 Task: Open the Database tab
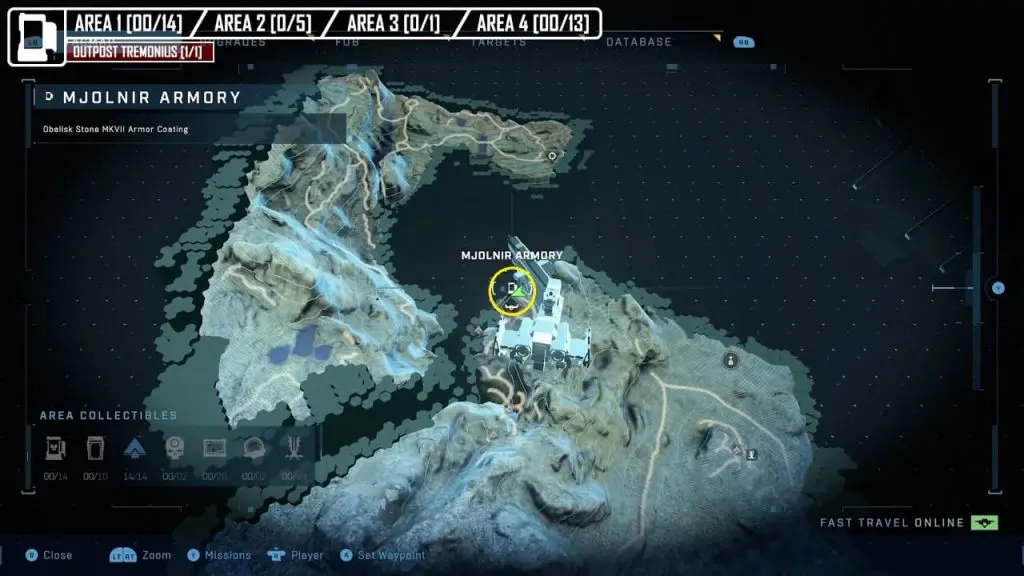639,42
